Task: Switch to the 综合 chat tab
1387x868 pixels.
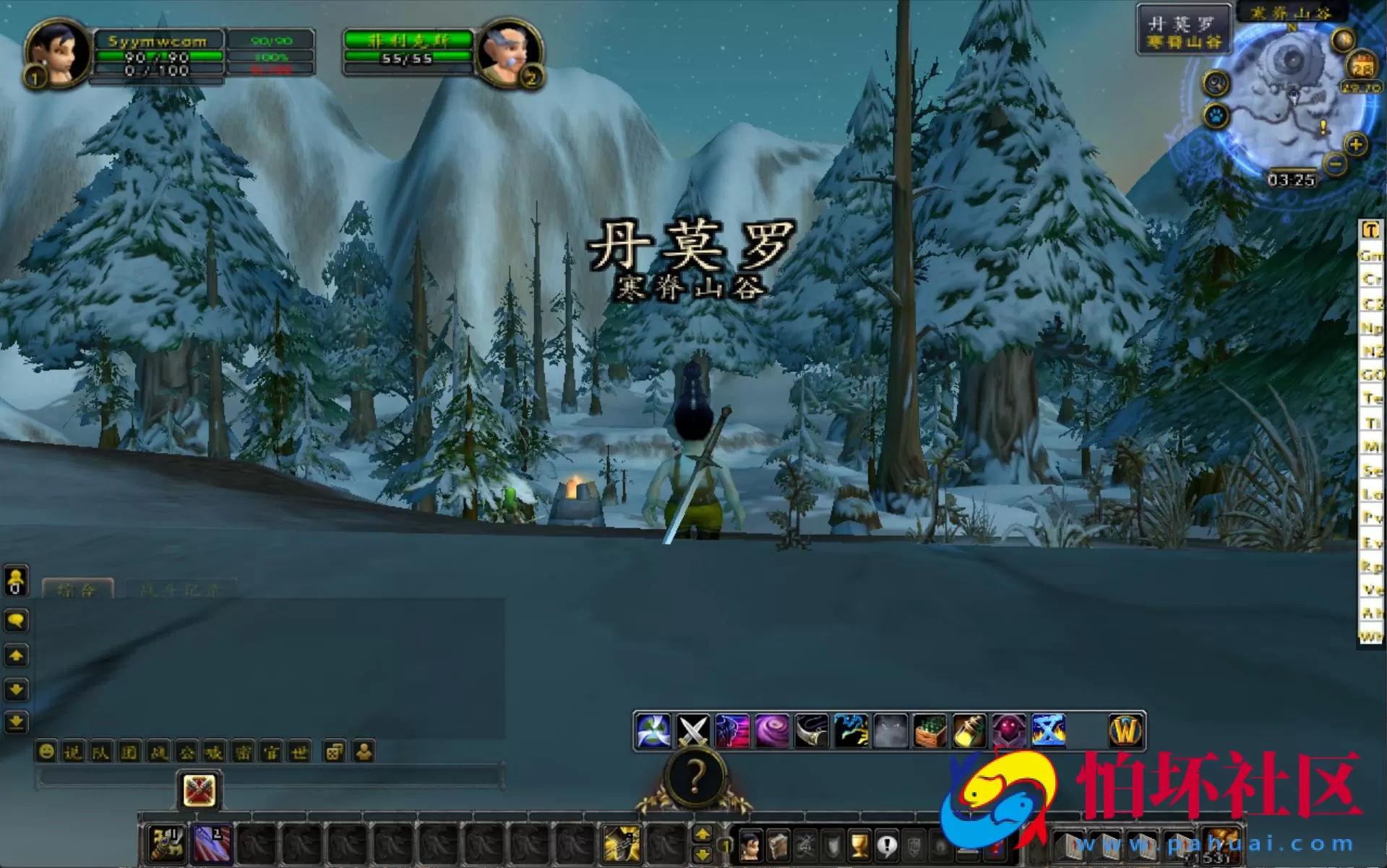Action: click(78, 589)
